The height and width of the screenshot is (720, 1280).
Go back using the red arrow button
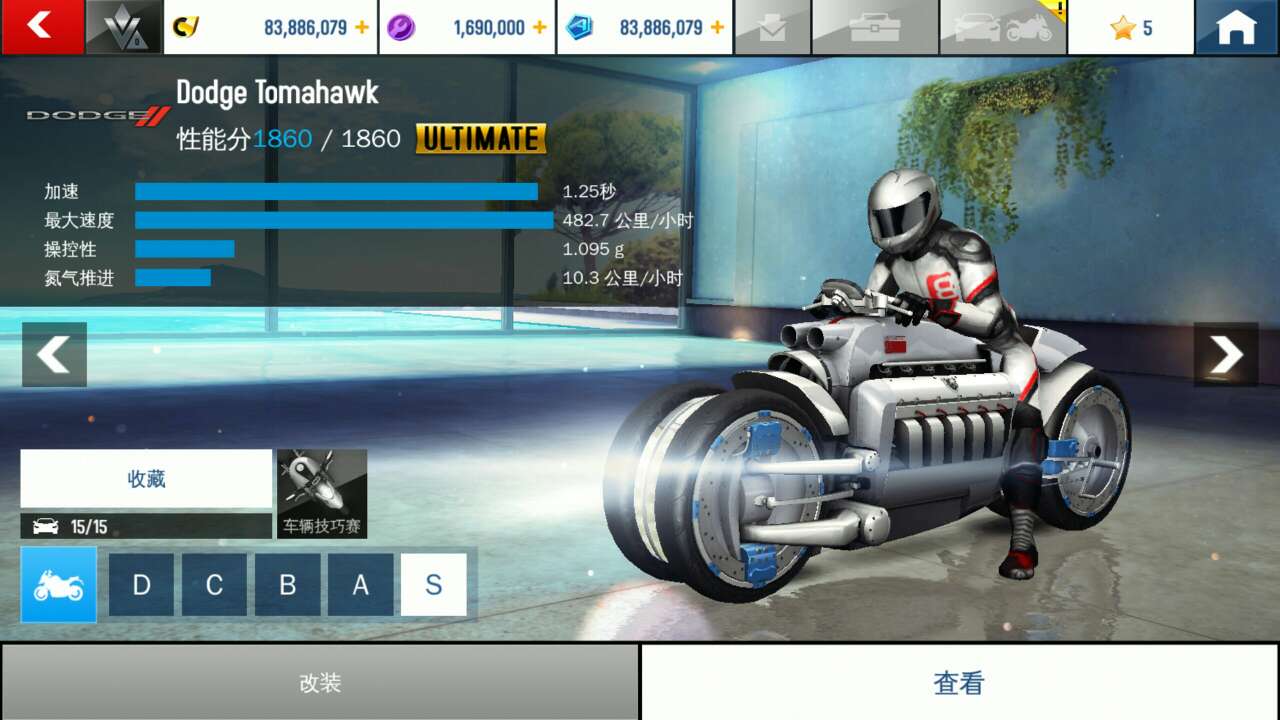[x=42, y=26]
